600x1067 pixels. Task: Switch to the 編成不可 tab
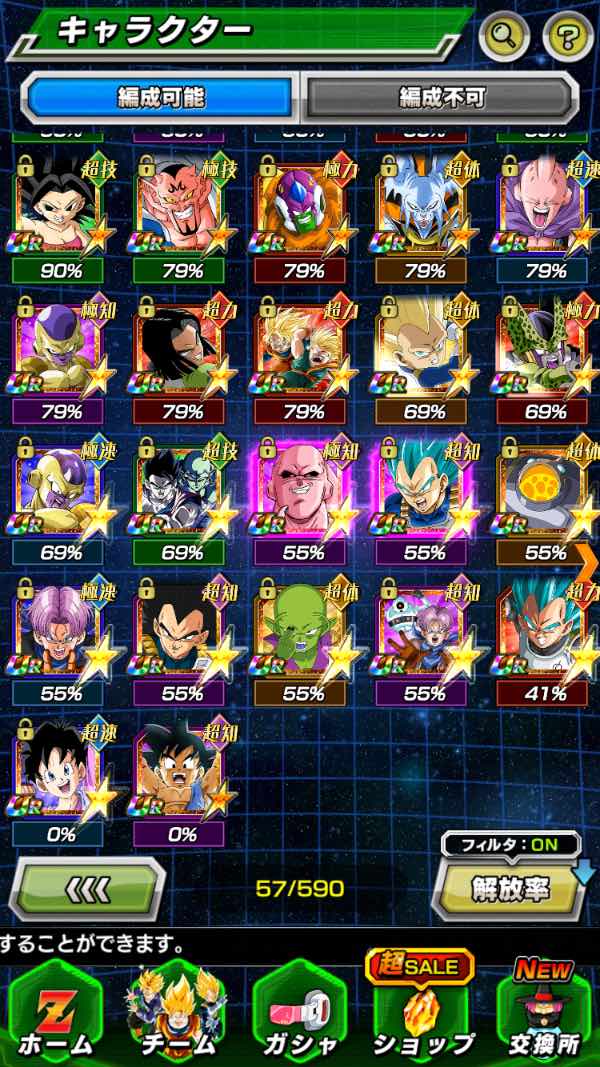[x=441, y=97]
